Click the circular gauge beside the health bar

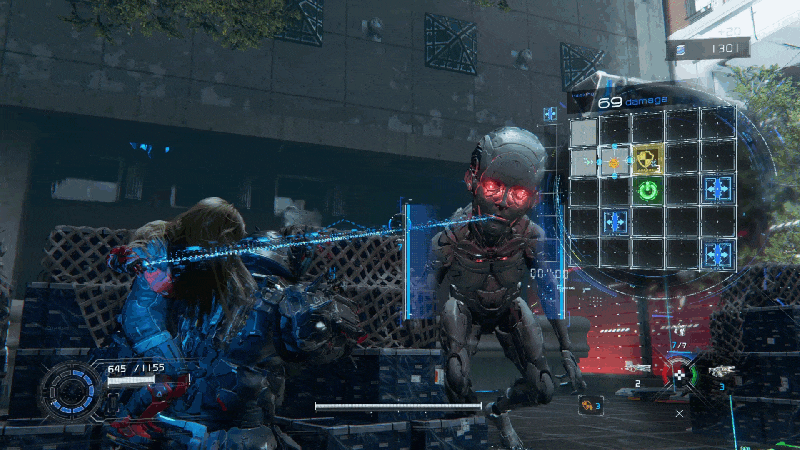tap(70, 391)
